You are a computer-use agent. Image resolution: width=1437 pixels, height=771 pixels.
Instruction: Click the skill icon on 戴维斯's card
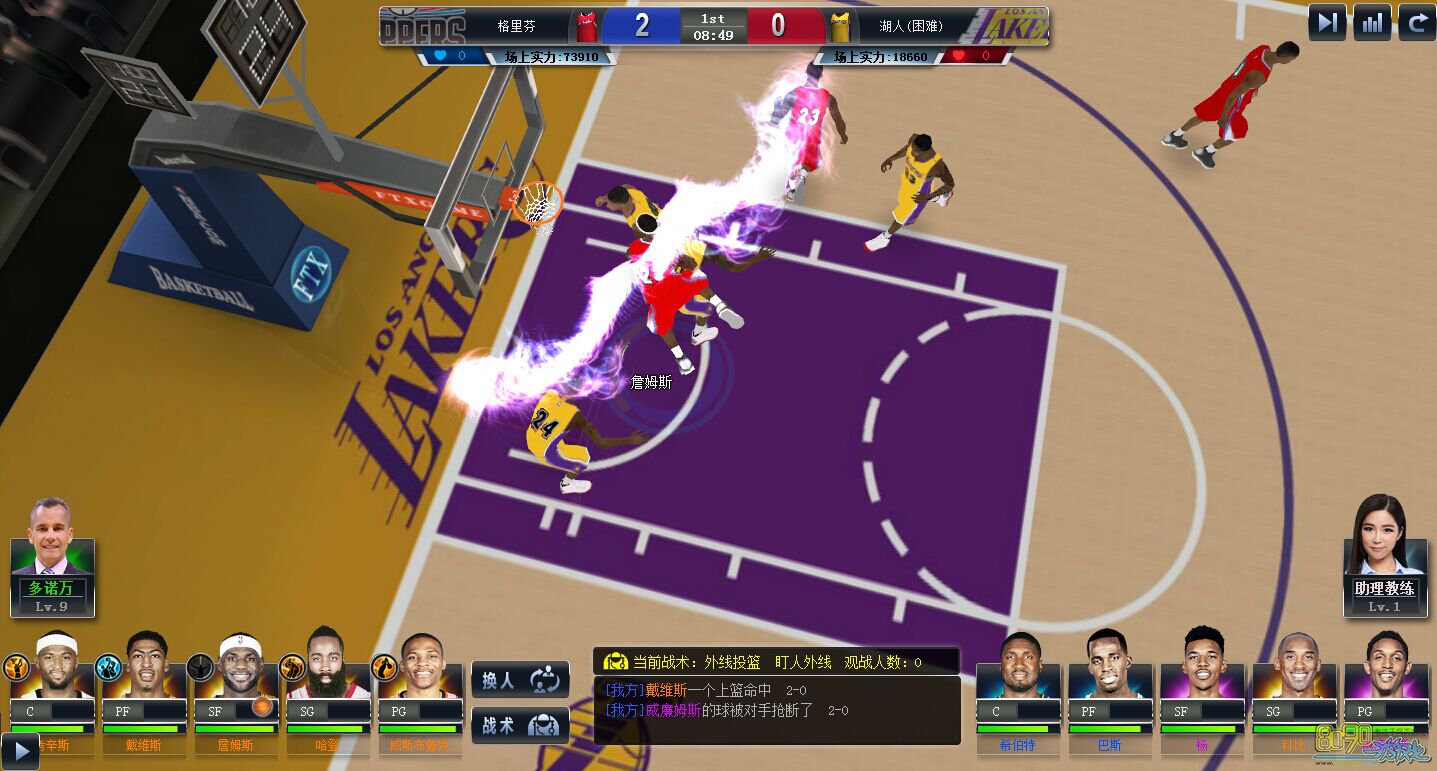point(108,667)
